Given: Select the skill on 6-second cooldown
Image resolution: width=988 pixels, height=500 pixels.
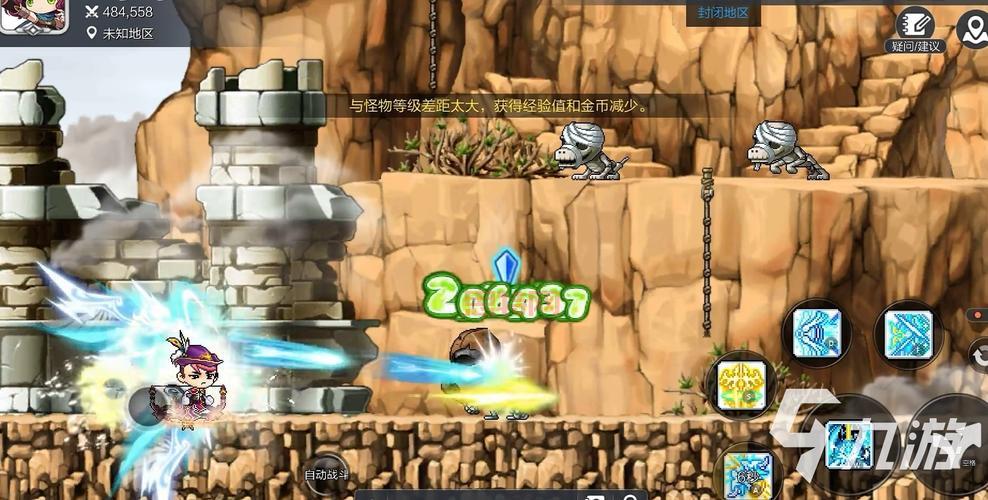Looking at the screenshot, I should pyautogui.click(x=748, y=473).
